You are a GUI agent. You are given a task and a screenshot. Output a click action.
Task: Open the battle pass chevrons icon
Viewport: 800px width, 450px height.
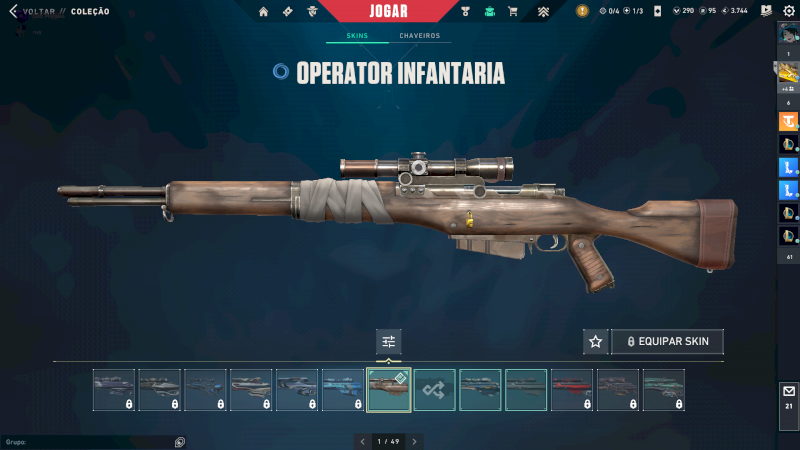tap(543, 12)
